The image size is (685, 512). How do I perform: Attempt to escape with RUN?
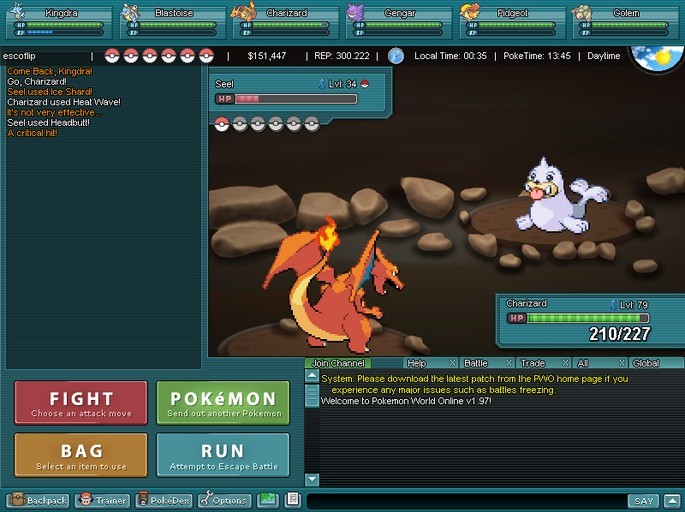pos(223,455)
